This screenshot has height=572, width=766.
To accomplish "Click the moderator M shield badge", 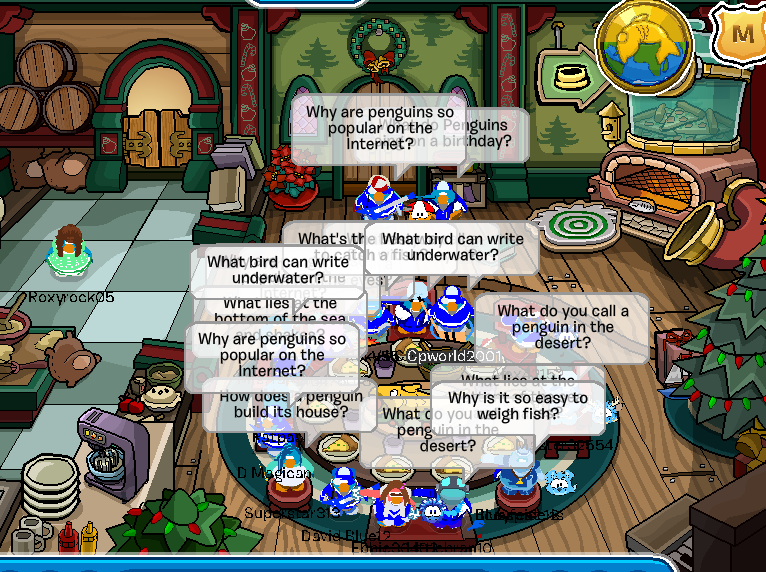I will pyautogui.click(x=742, y=33).
